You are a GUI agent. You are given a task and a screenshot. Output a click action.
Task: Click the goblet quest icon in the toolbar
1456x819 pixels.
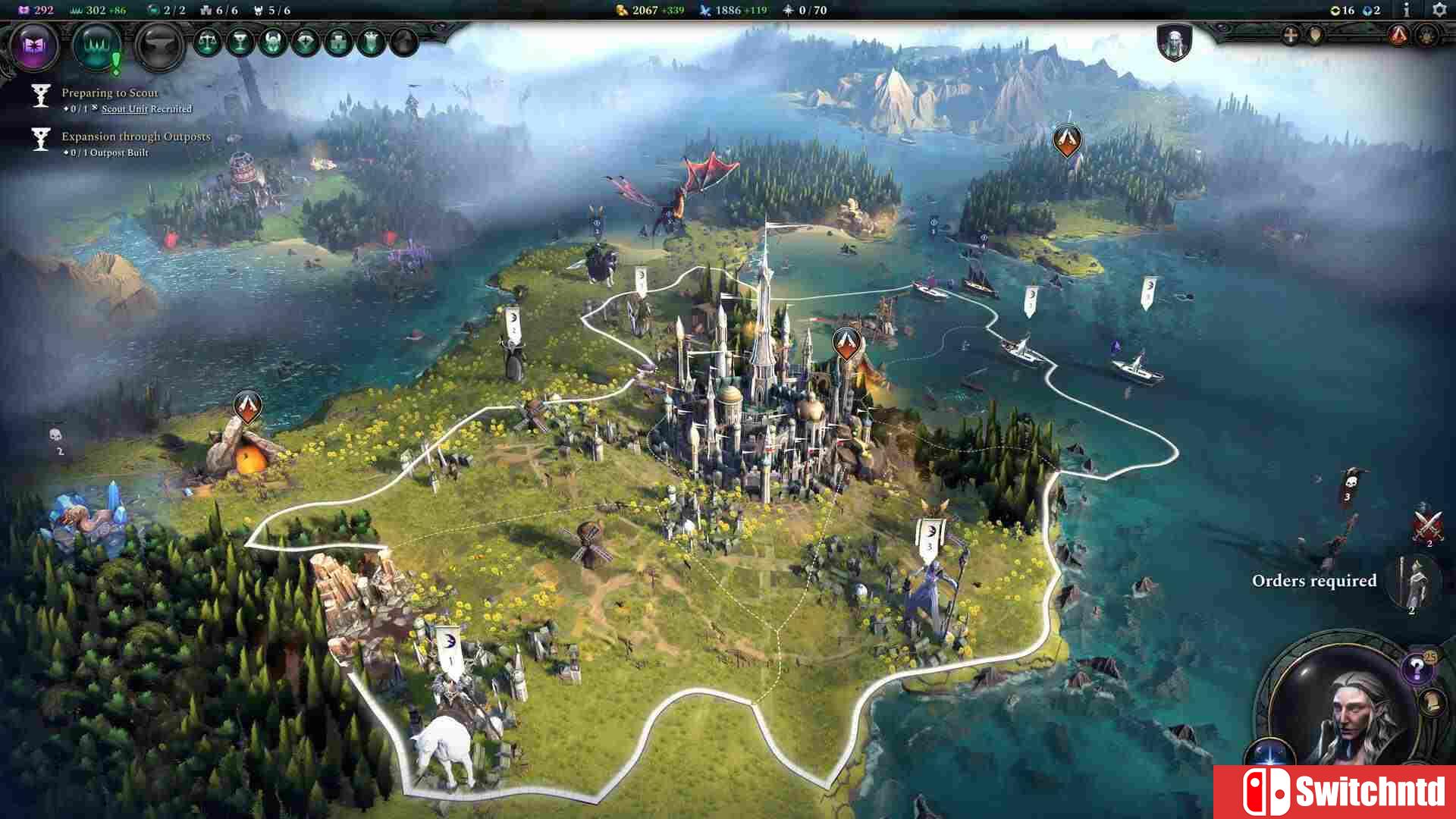coord(241,41)
